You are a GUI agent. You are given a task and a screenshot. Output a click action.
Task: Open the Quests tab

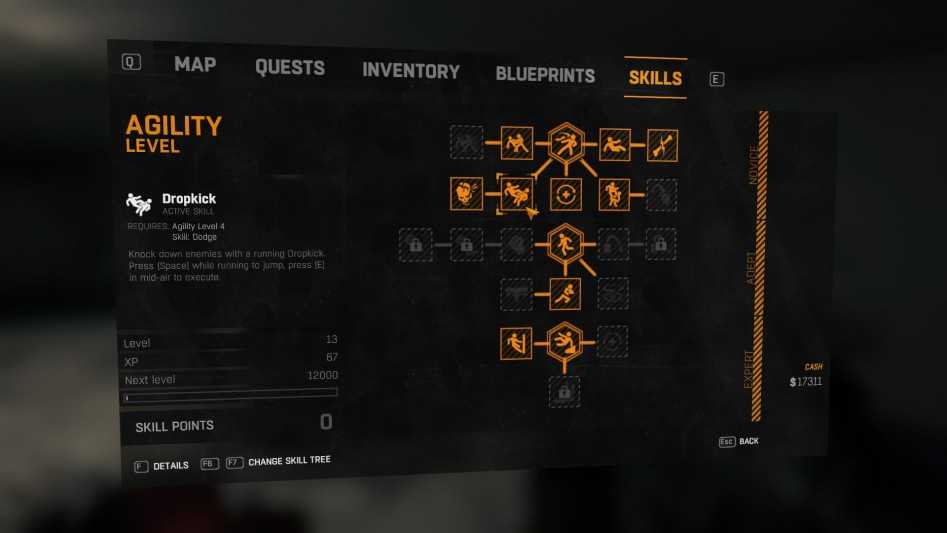pos(289,68)
